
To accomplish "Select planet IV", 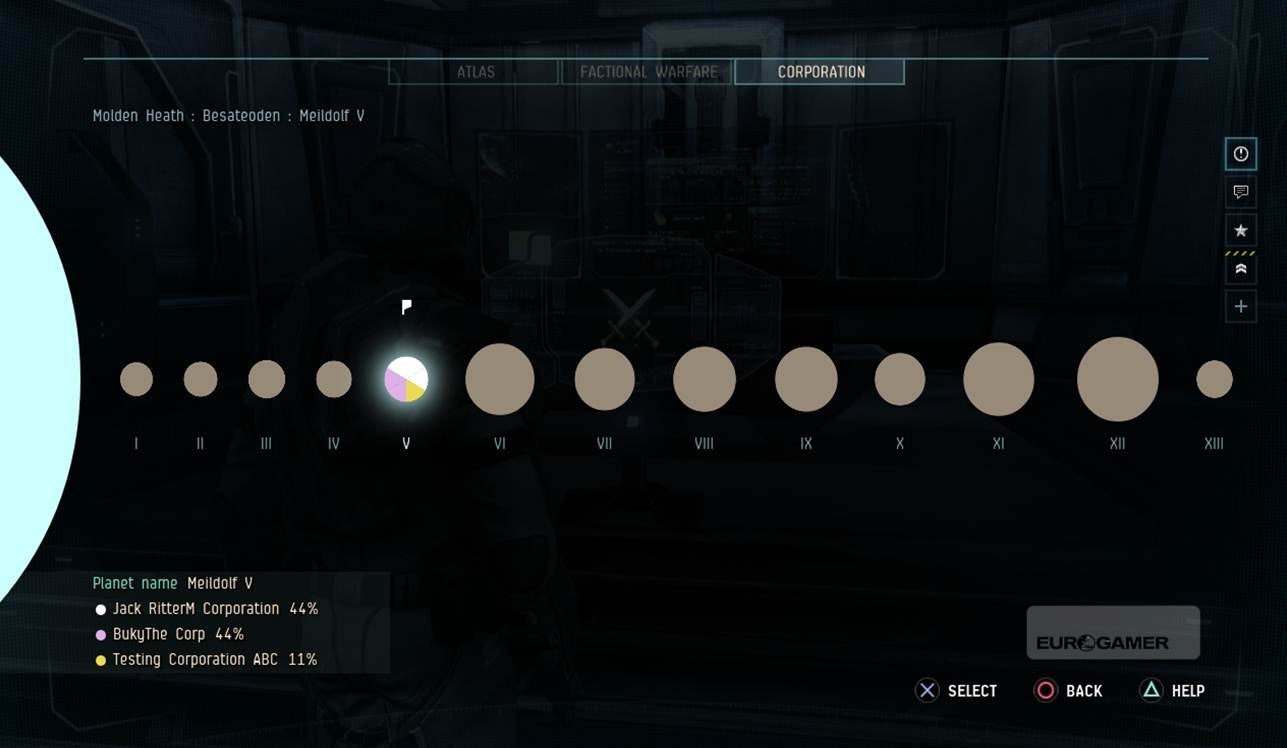I will coord(334,379).
